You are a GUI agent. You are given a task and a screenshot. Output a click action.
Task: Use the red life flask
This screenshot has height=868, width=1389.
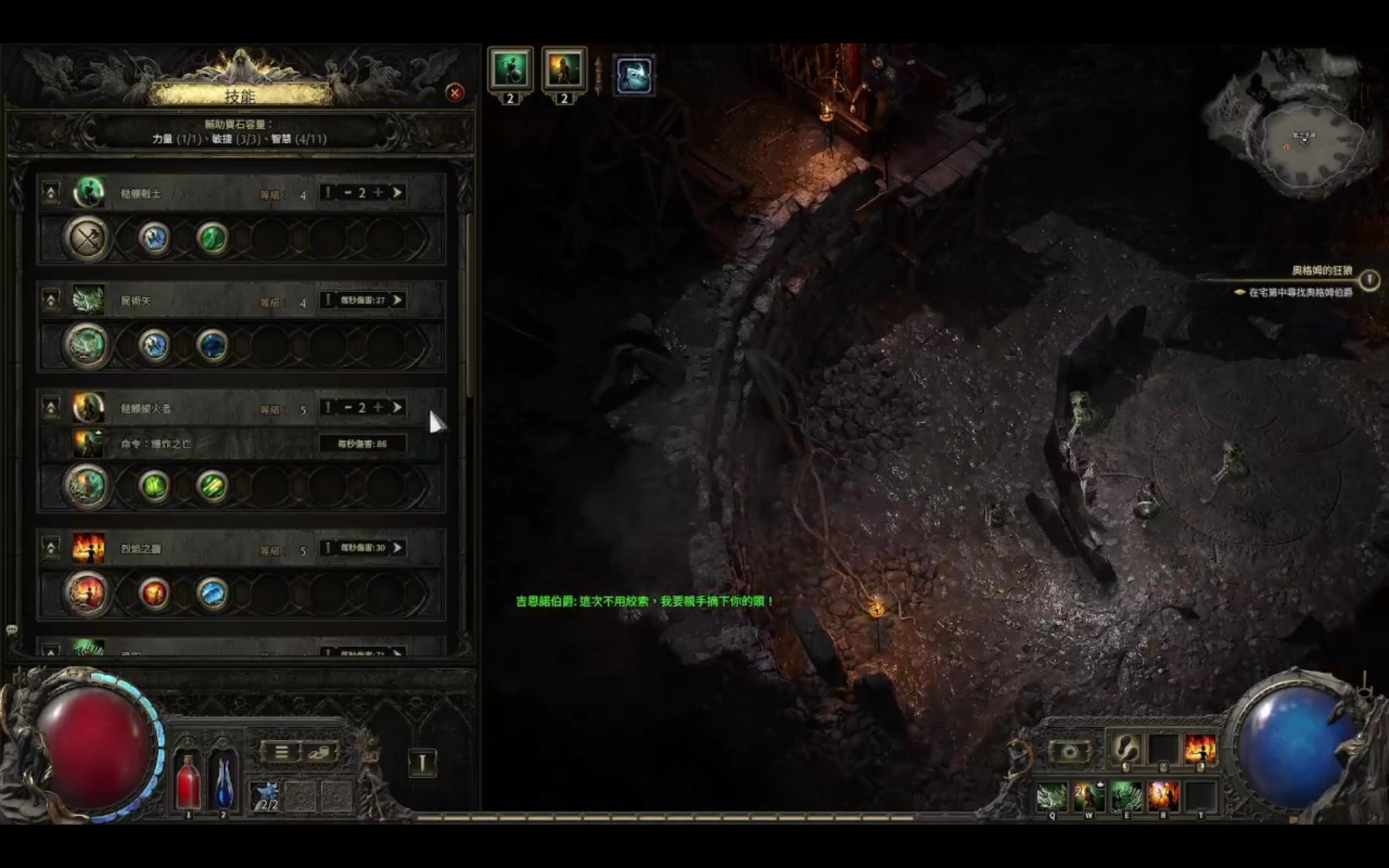click(188, 782)
